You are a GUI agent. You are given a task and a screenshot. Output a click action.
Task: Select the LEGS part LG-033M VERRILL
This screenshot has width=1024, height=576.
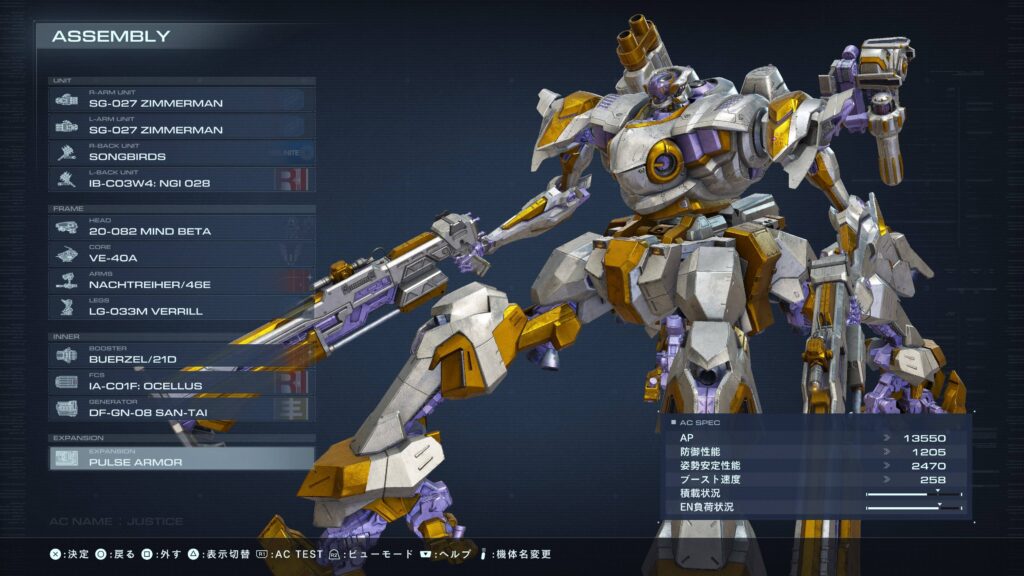(x=182, y=308)
